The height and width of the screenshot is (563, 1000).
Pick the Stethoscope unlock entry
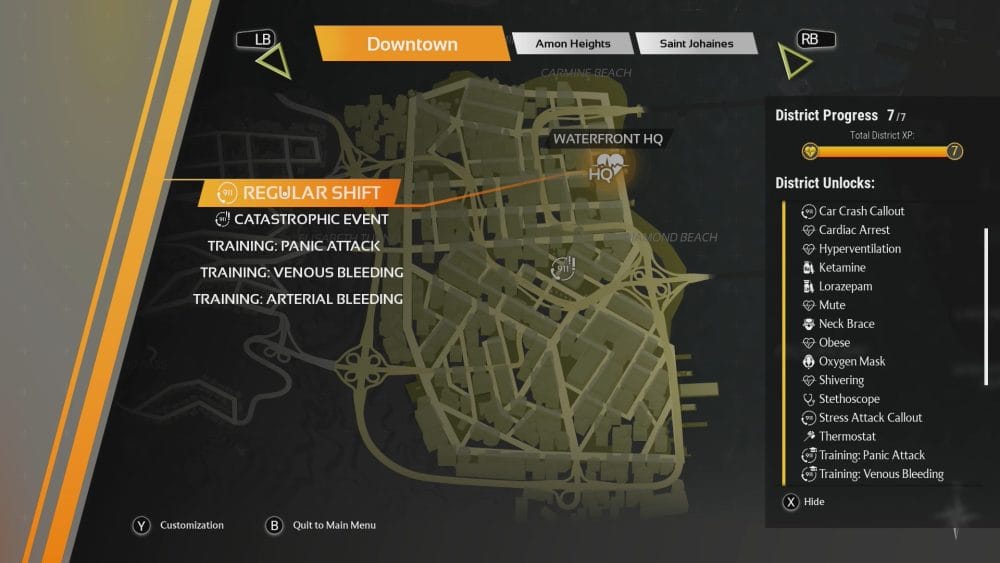point(849,399)
